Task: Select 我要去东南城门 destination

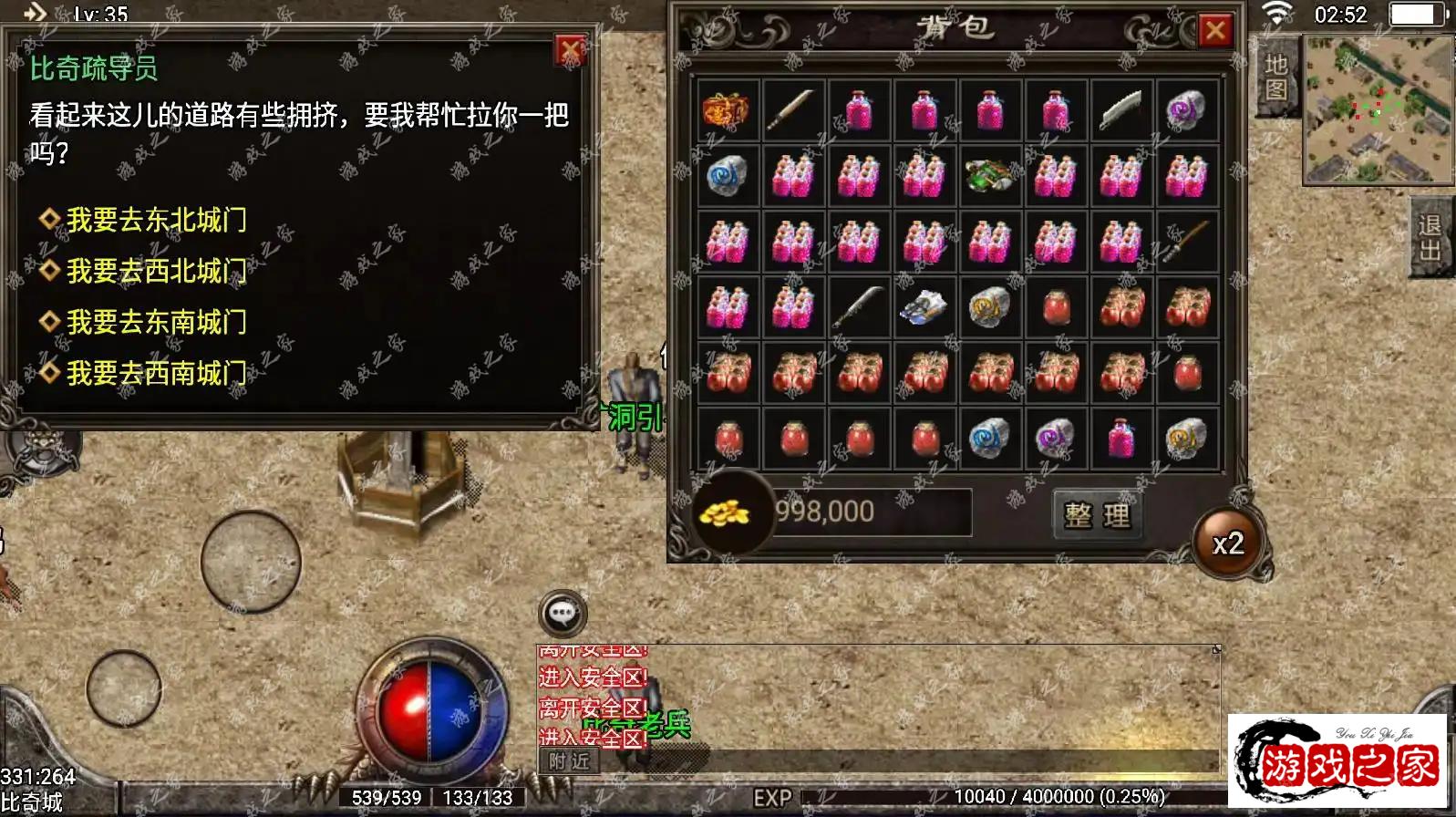Action: pyautogui.click(x=155, y=322)
